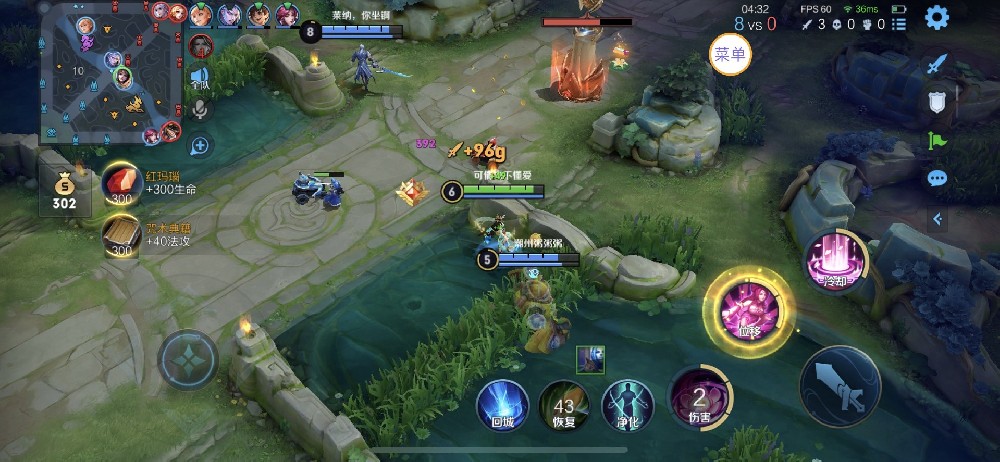Toggle the microphone voice icon
Screen dimensions: 1000x462
201,109
